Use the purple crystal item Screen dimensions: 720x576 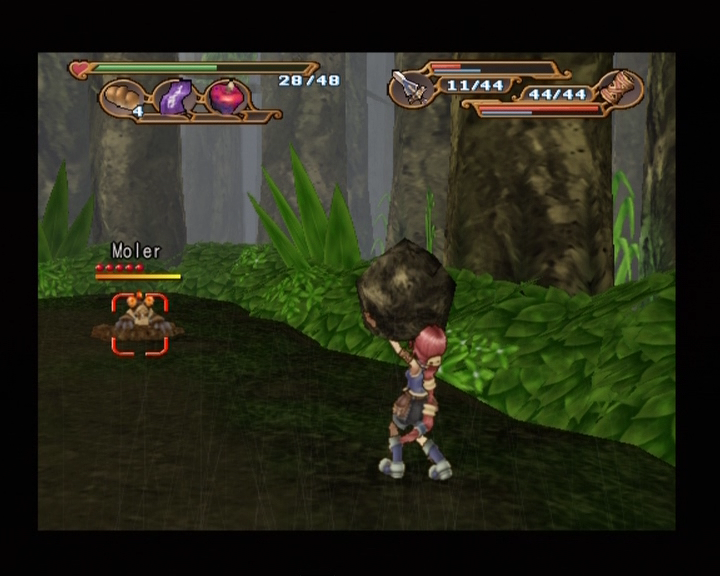(x=175, y=98)
